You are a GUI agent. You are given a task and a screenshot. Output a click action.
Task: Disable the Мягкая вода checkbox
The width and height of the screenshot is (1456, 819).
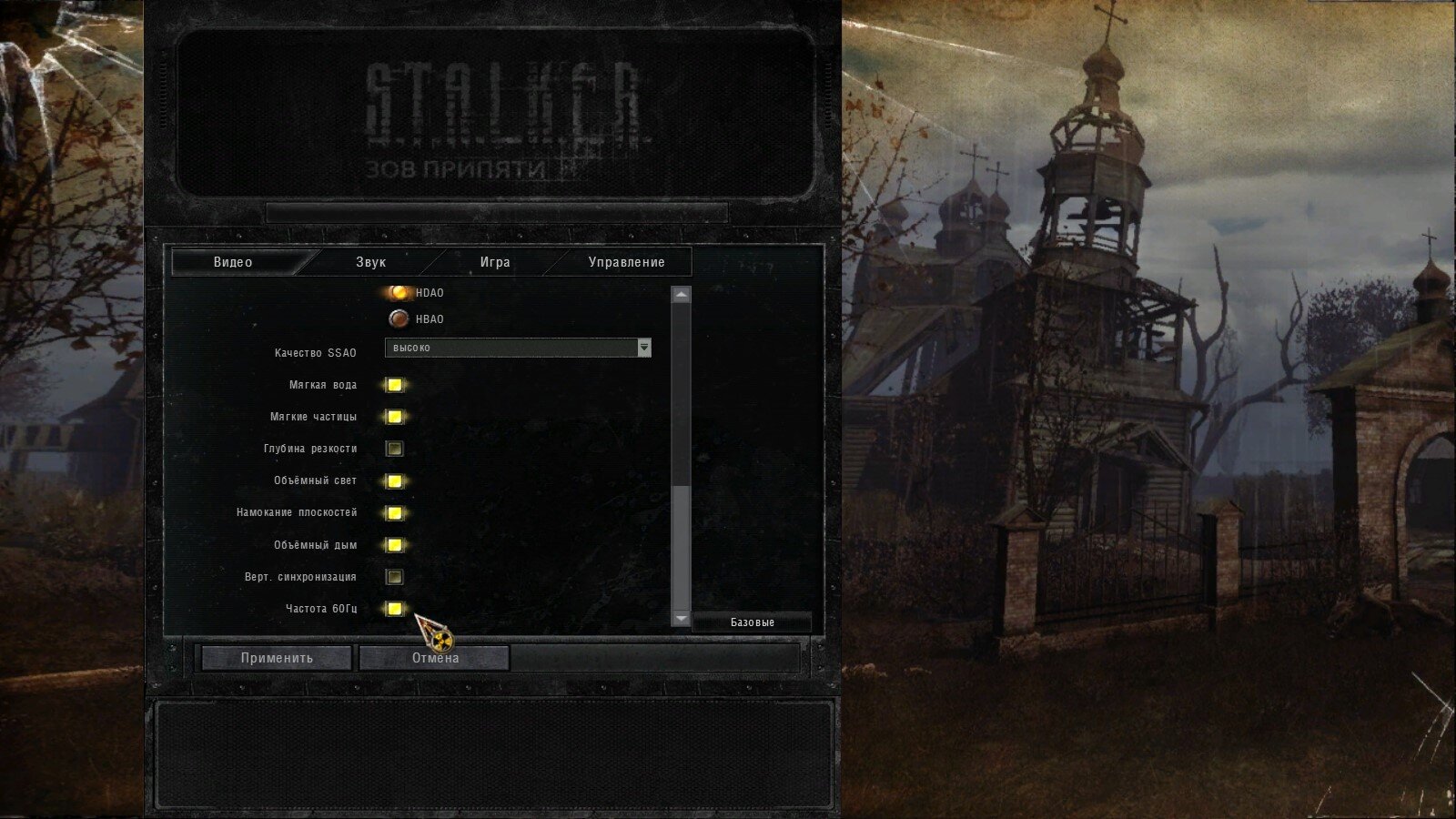tap(394, 385)
